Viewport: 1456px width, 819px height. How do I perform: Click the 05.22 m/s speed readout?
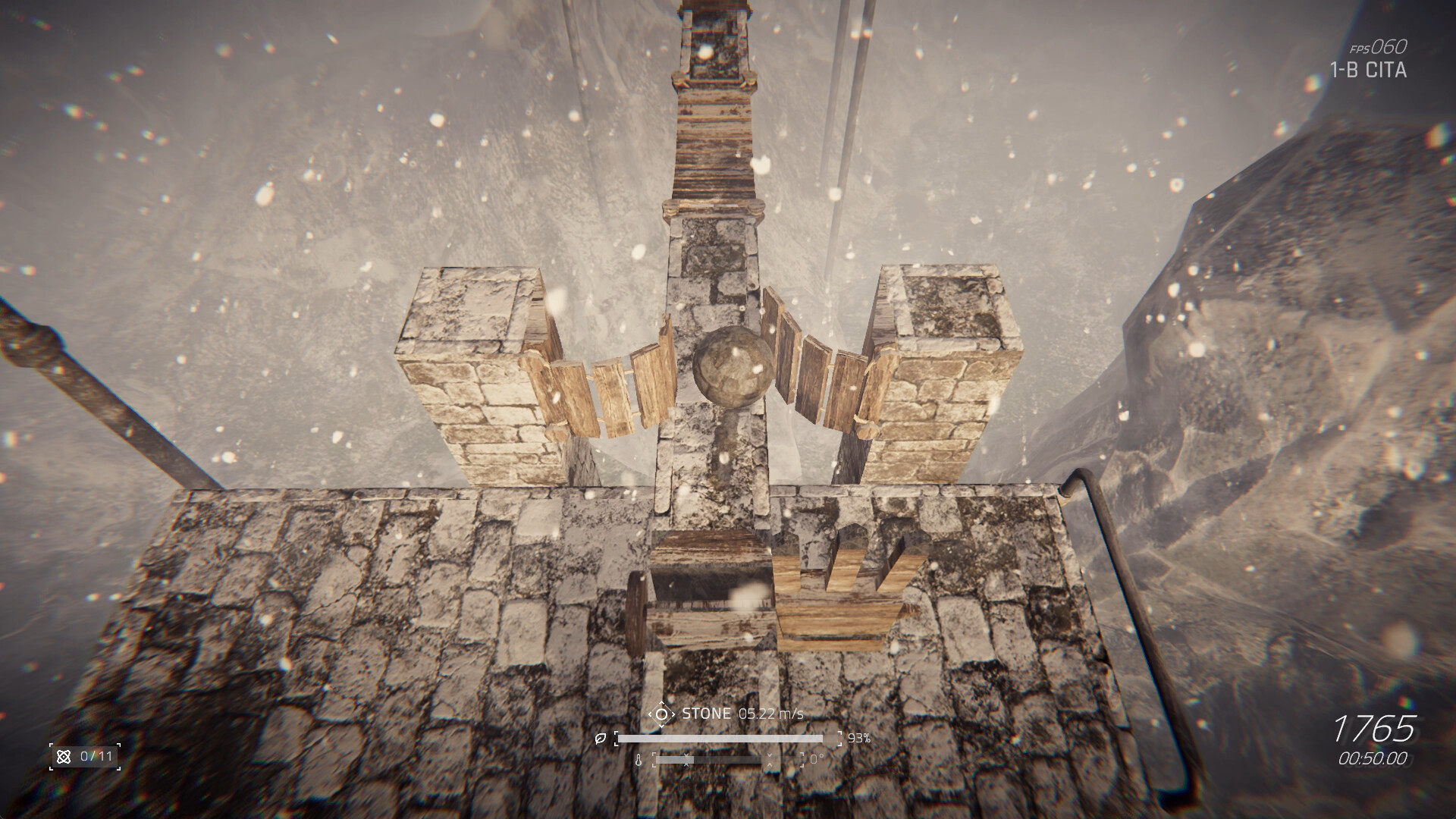(x=770, y=714)
